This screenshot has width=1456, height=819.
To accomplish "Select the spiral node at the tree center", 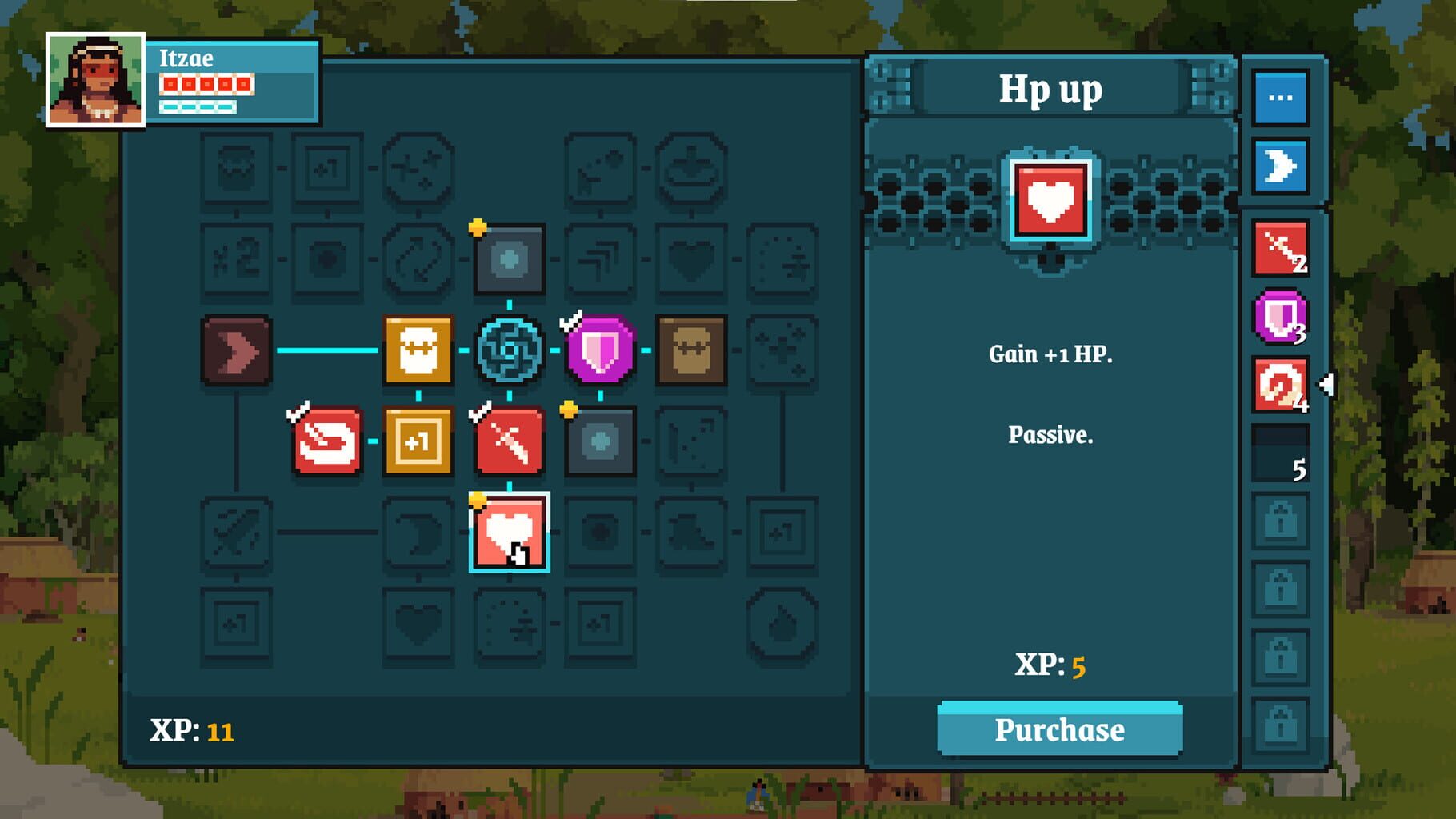I will [x=510, y=350].
